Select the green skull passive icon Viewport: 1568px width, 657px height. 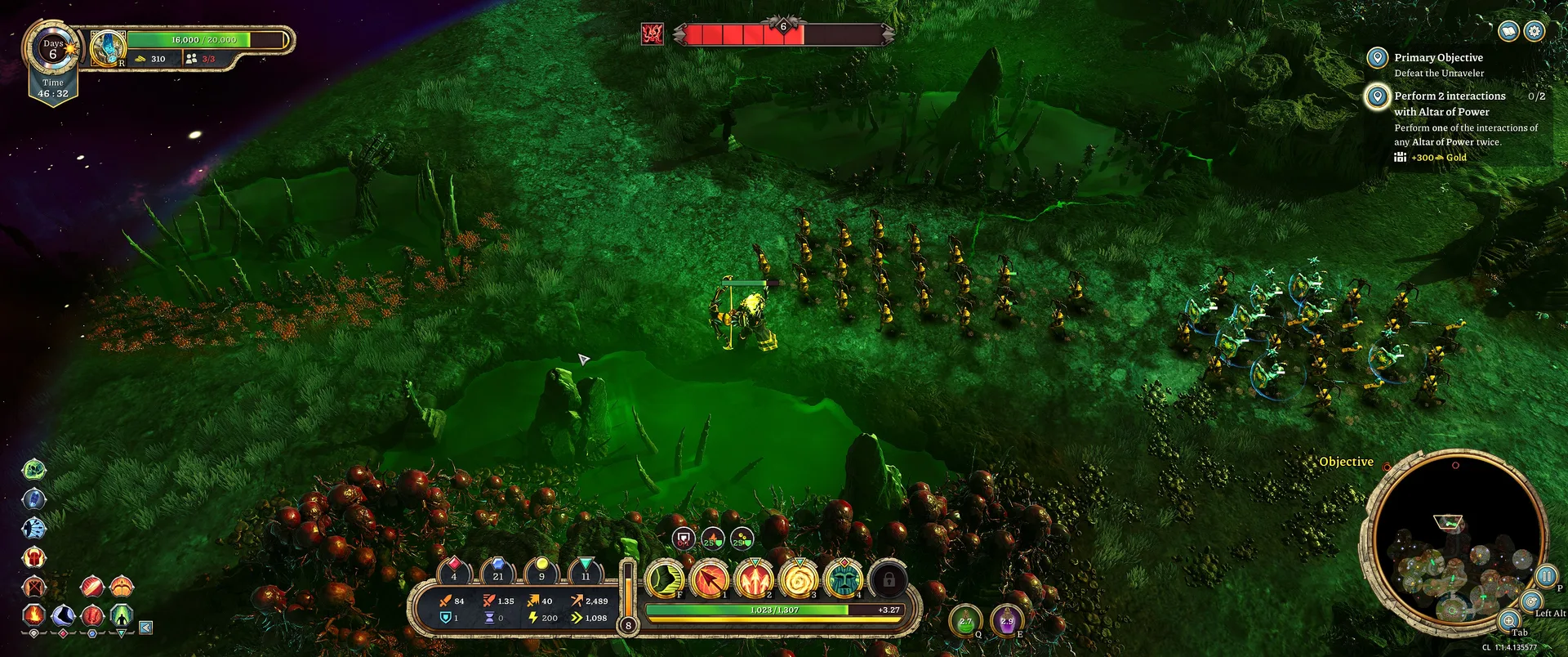(33, 469)
